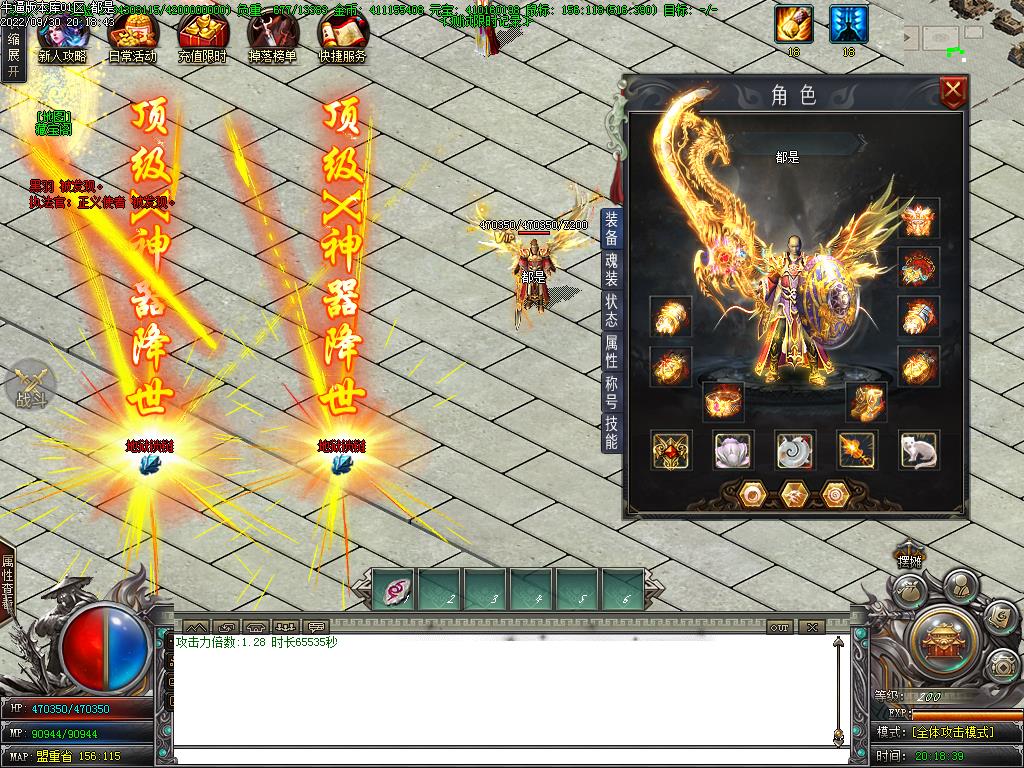Open the 充值限时 recharge offer
Image resolution: width=1024 pixels, height=768 pixels.
pos(202,41)
